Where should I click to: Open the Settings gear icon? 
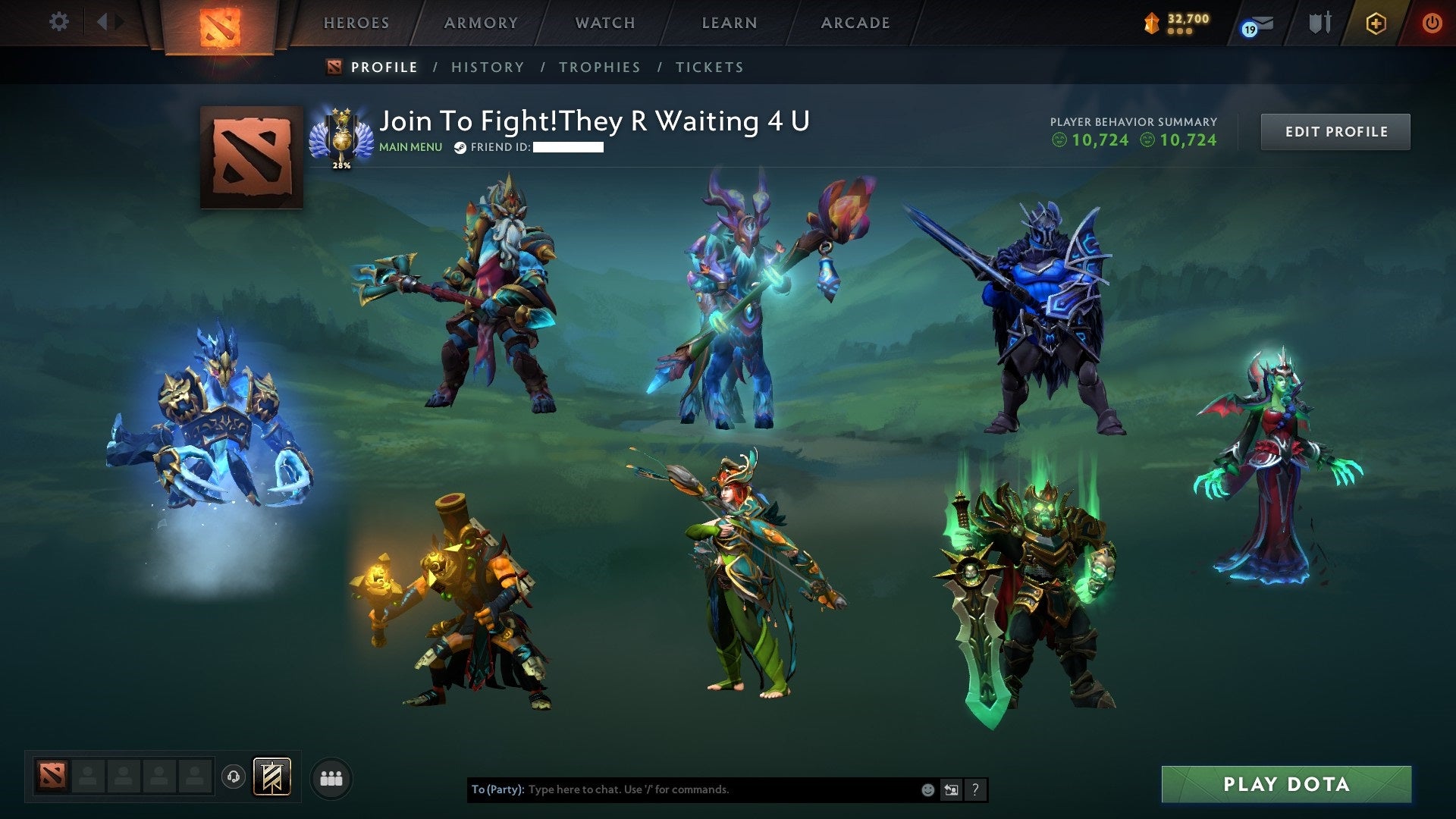click(58, 22)
